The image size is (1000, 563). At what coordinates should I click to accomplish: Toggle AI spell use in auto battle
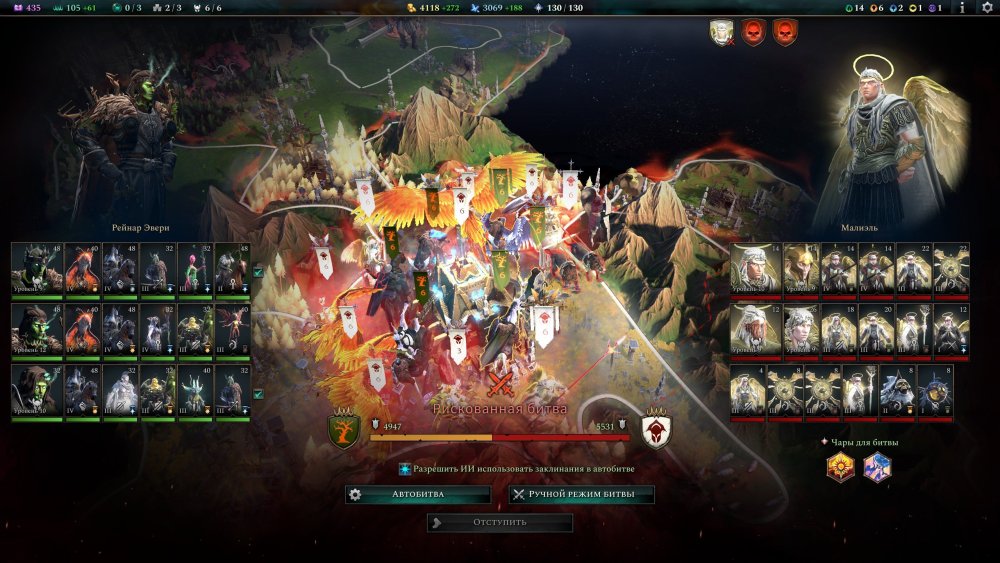click(405, 468)
